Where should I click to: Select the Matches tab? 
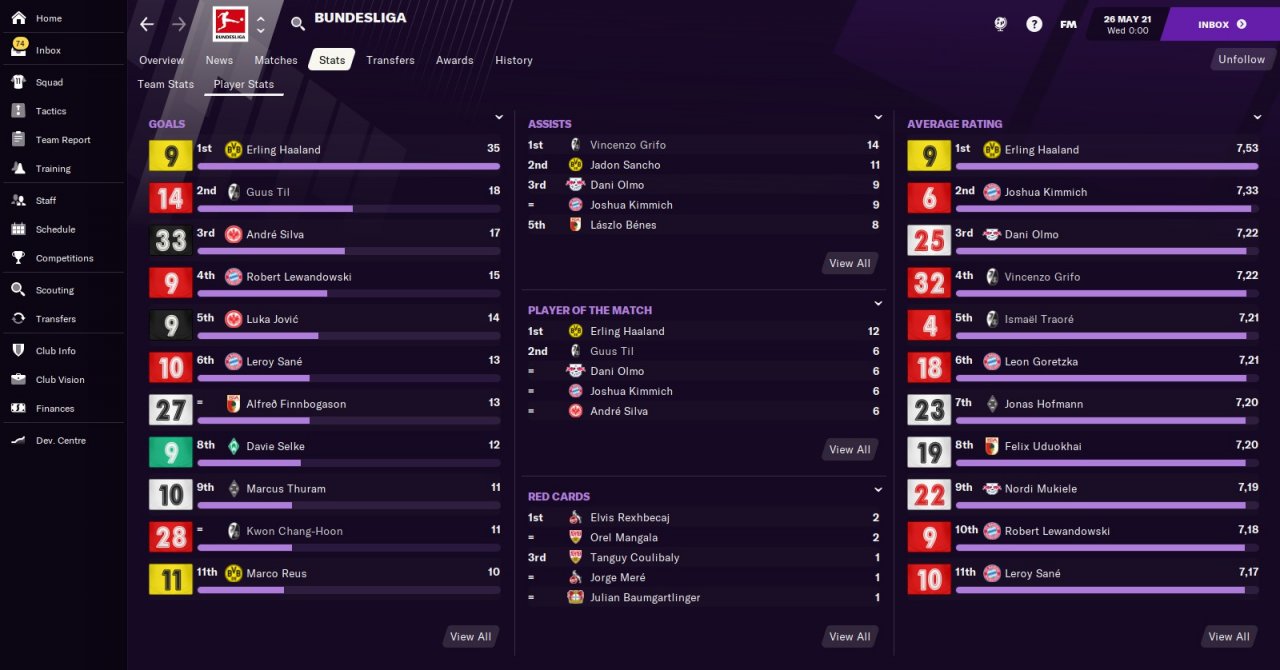tap(275, 60)
